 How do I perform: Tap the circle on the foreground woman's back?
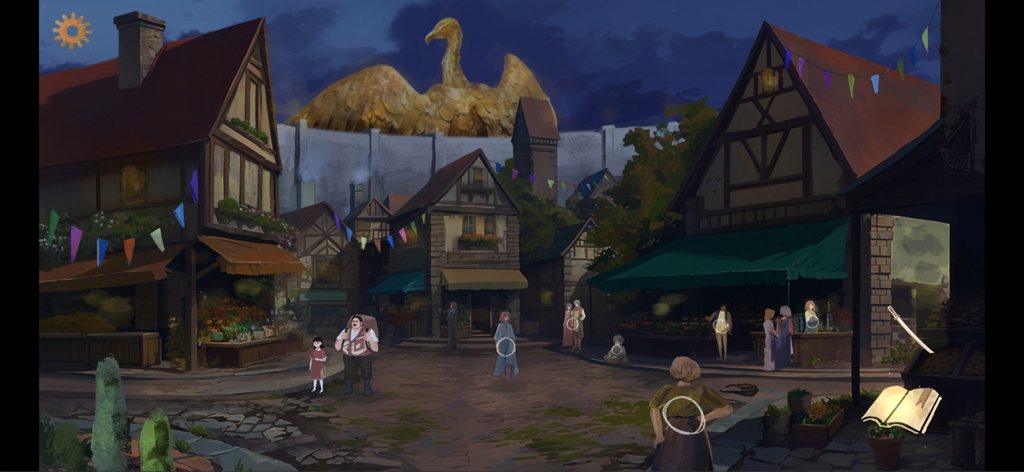click(684, 414)
